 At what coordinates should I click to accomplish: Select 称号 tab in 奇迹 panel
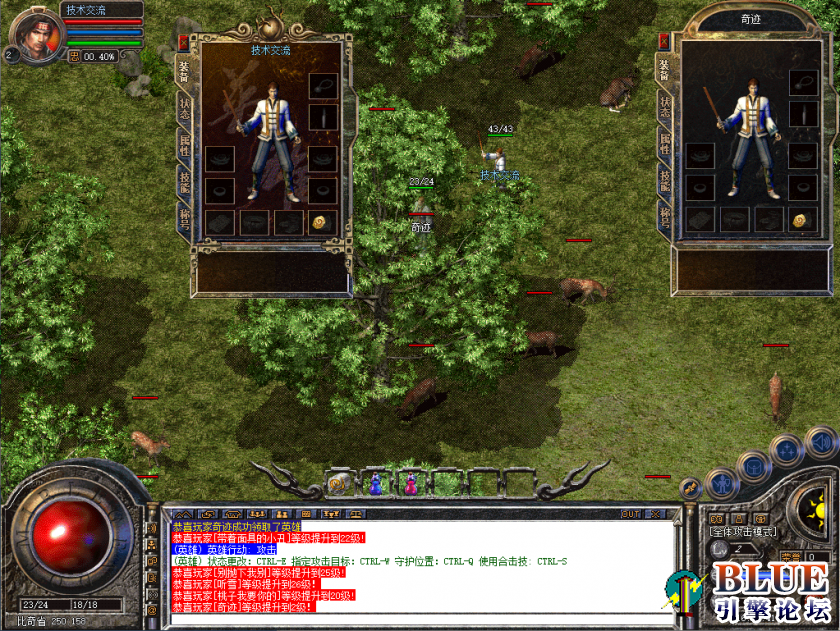(665, 216)
